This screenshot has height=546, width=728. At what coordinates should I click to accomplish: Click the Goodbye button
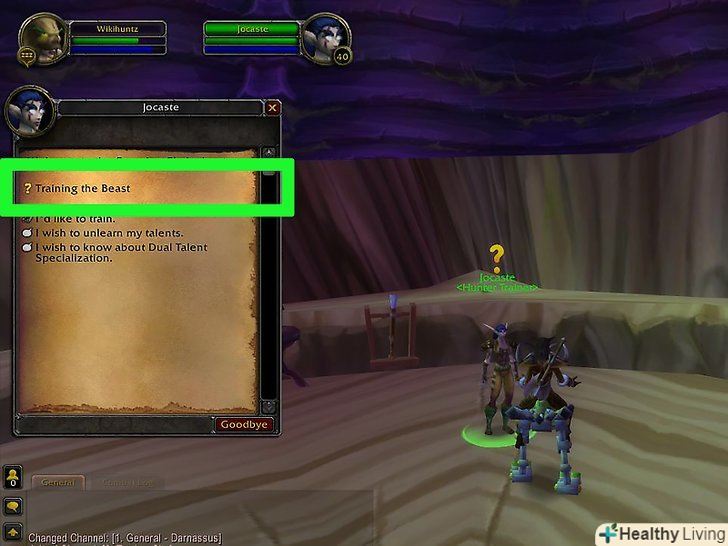[244, 424]
